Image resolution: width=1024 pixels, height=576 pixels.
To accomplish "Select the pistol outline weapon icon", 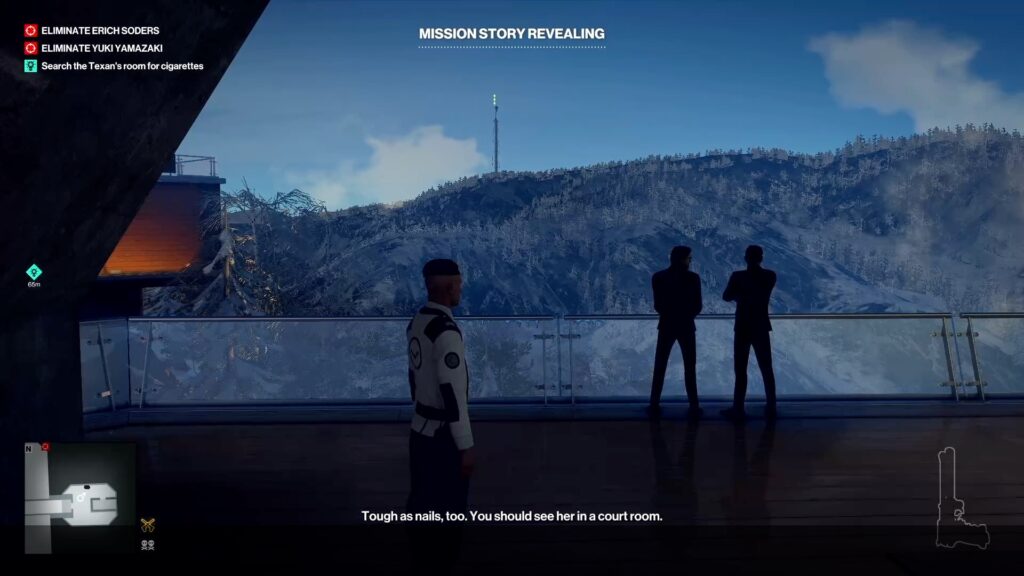I will (x=960, y=499).
